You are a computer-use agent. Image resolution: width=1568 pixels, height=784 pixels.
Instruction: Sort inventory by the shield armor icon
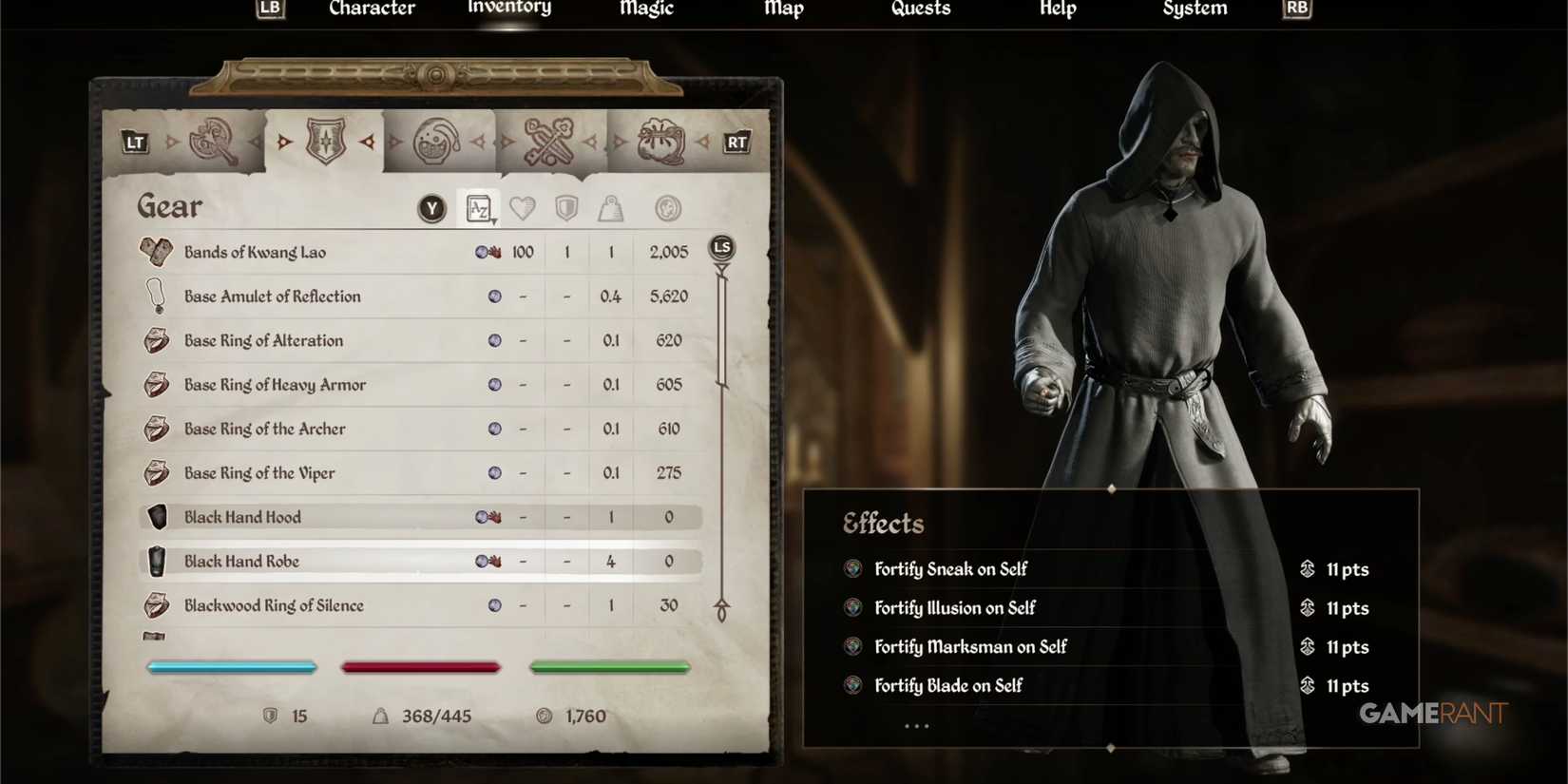click(x=566, y=208)
